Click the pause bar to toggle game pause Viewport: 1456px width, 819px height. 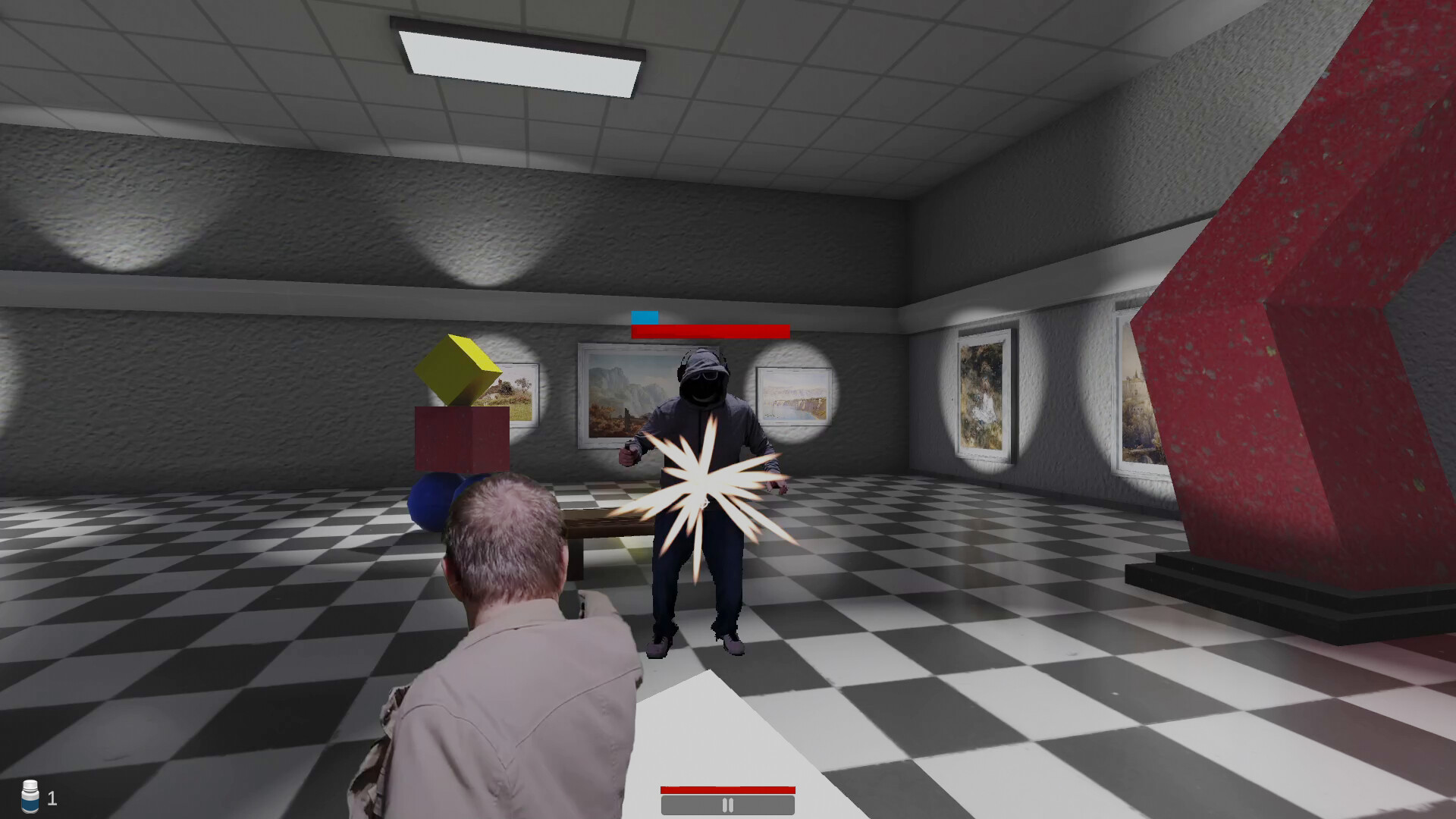[x=727, y=805]
